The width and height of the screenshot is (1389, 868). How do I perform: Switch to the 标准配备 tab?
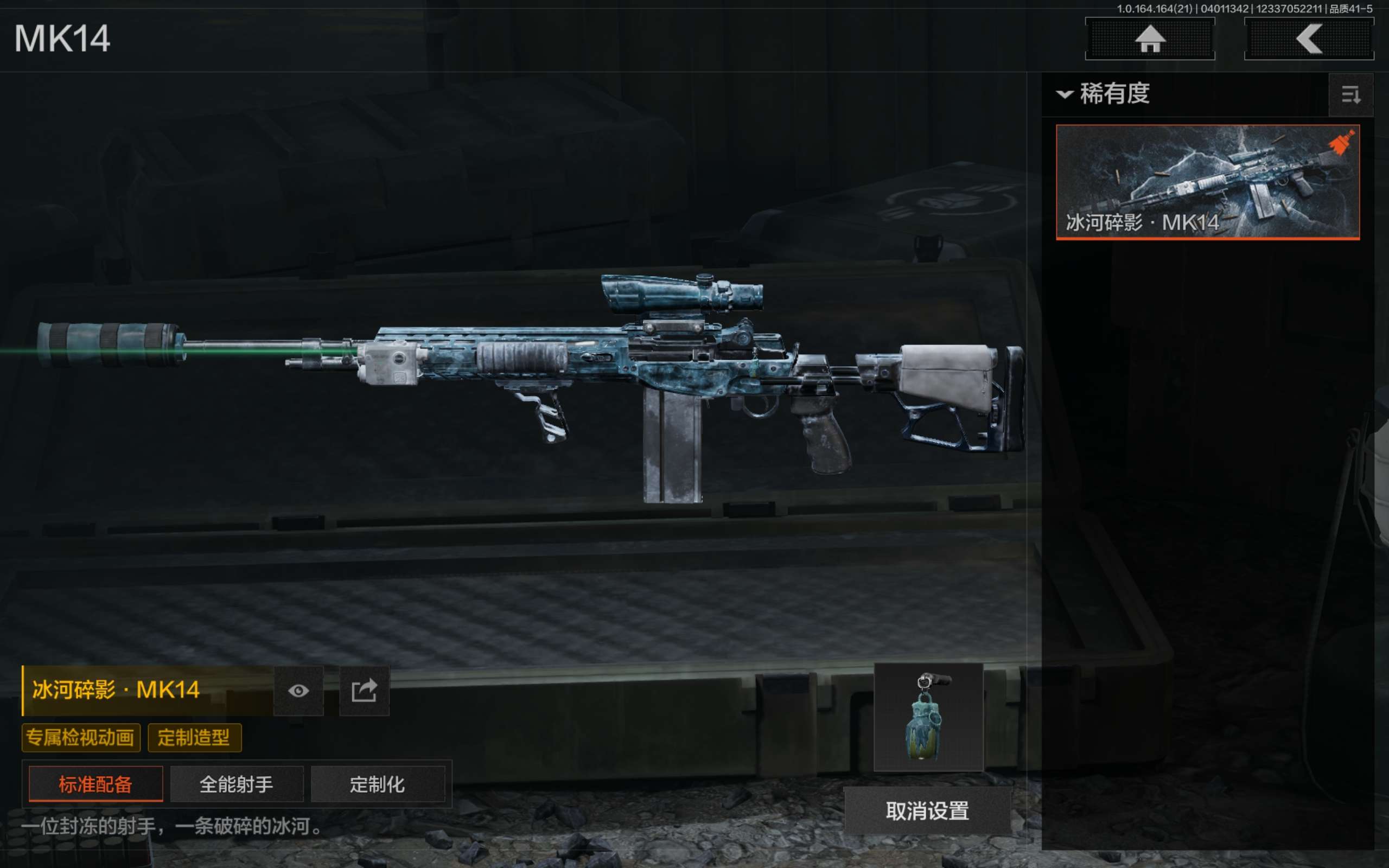coord(96,784)
